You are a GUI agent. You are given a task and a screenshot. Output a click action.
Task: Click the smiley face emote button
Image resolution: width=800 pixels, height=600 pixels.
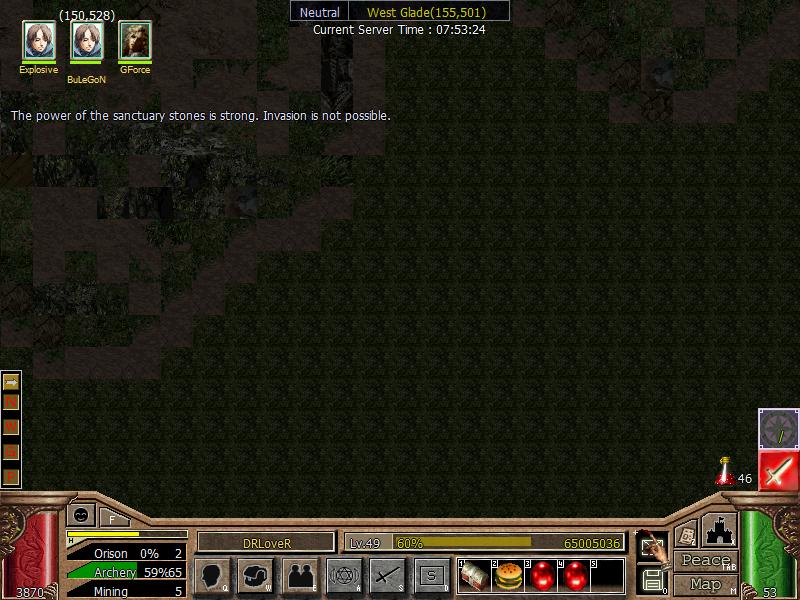pos(81,515)
